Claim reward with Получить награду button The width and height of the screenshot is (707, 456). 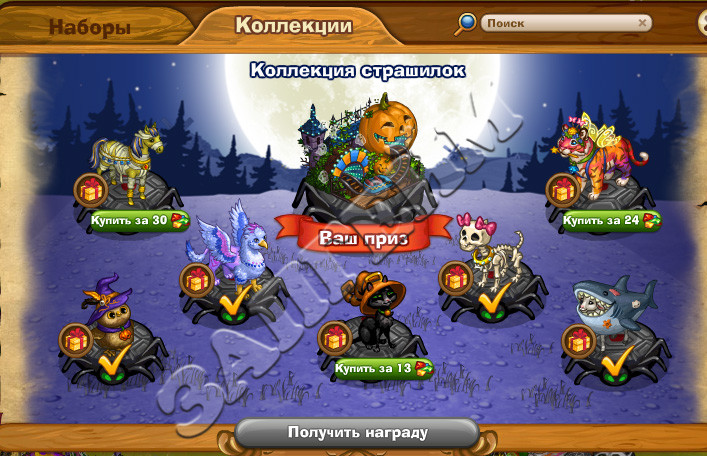pyautogui.click(x=357, y=433)
